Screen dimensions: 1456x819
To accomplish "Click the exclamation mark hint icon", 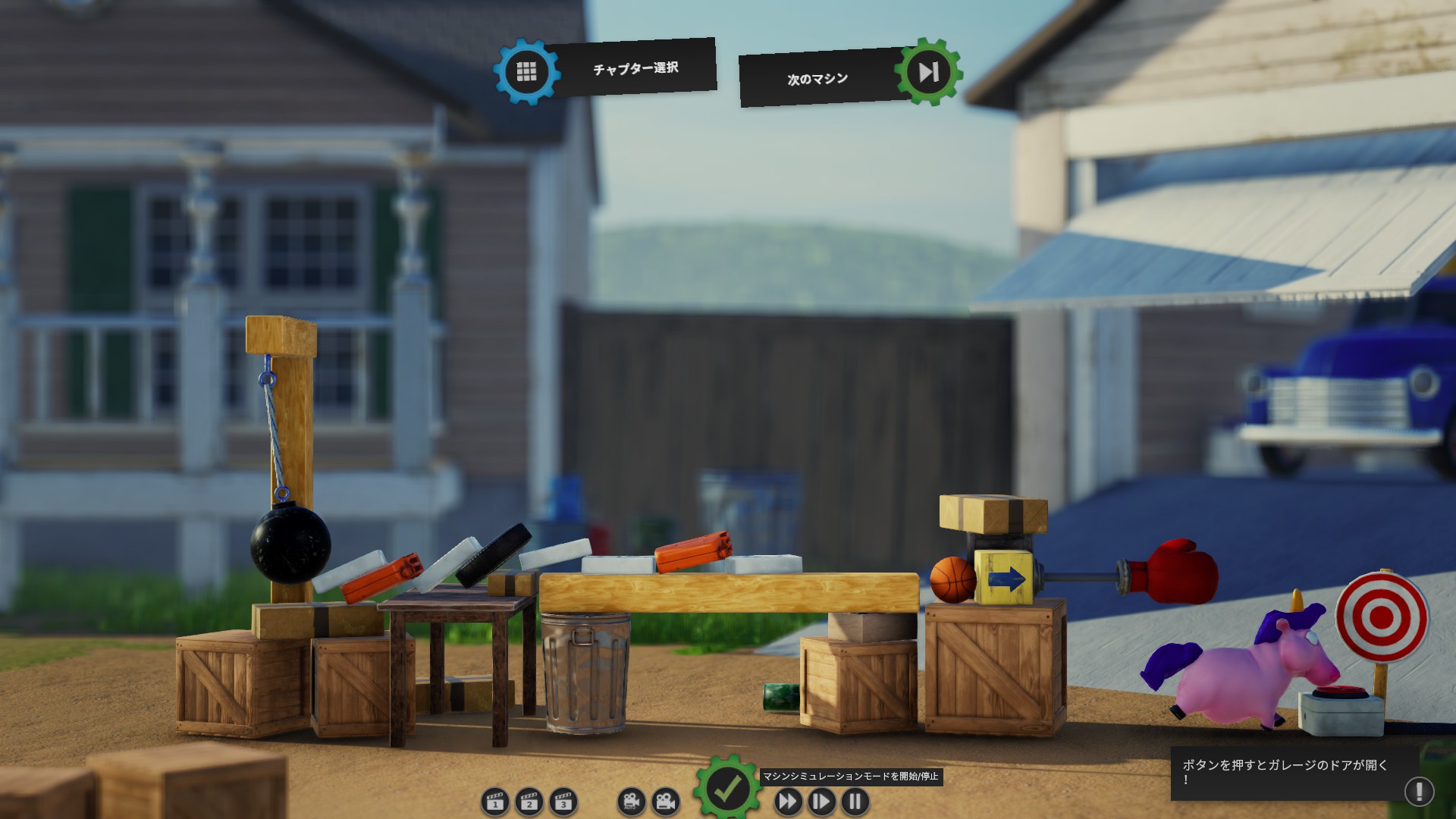I will tap(1419, 791).
